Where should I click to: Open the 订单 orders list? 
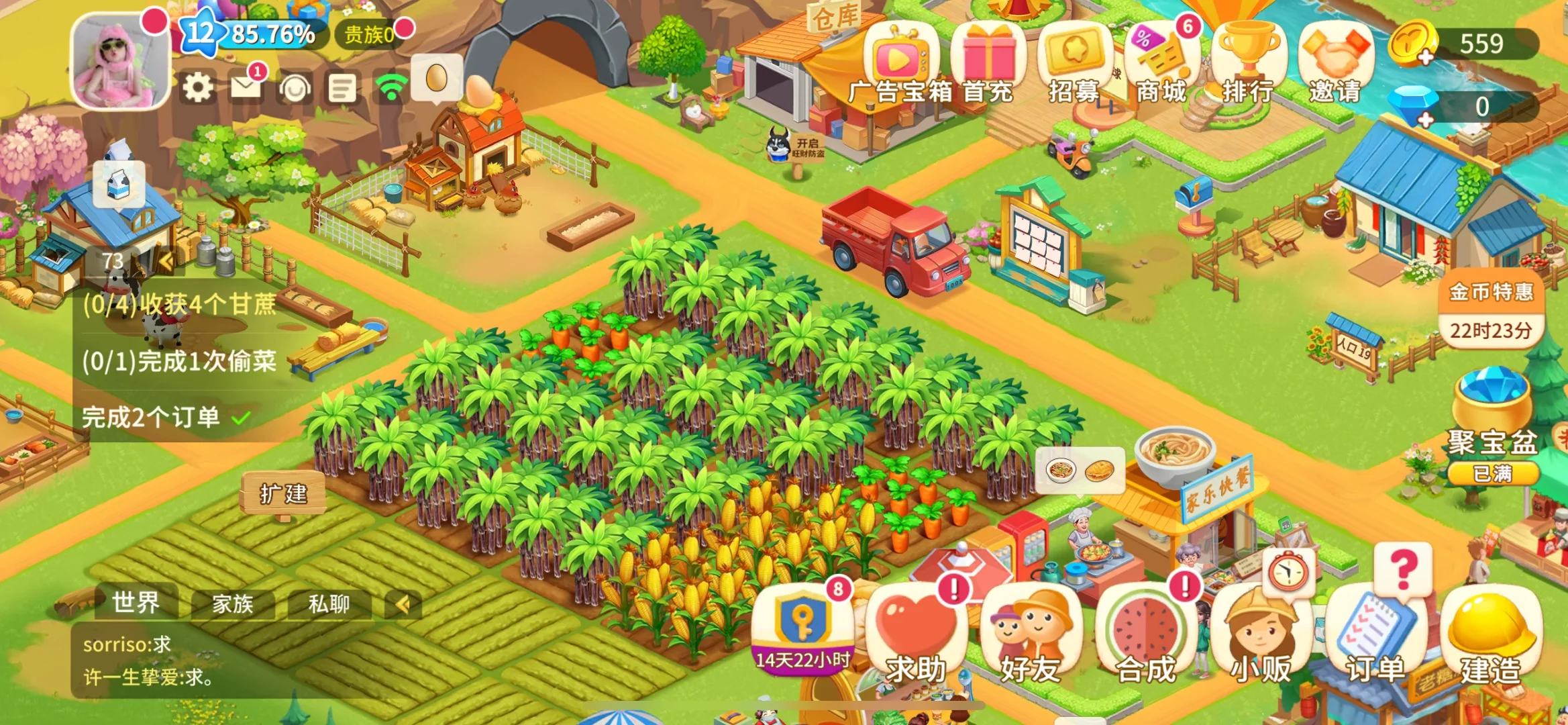1375,634
